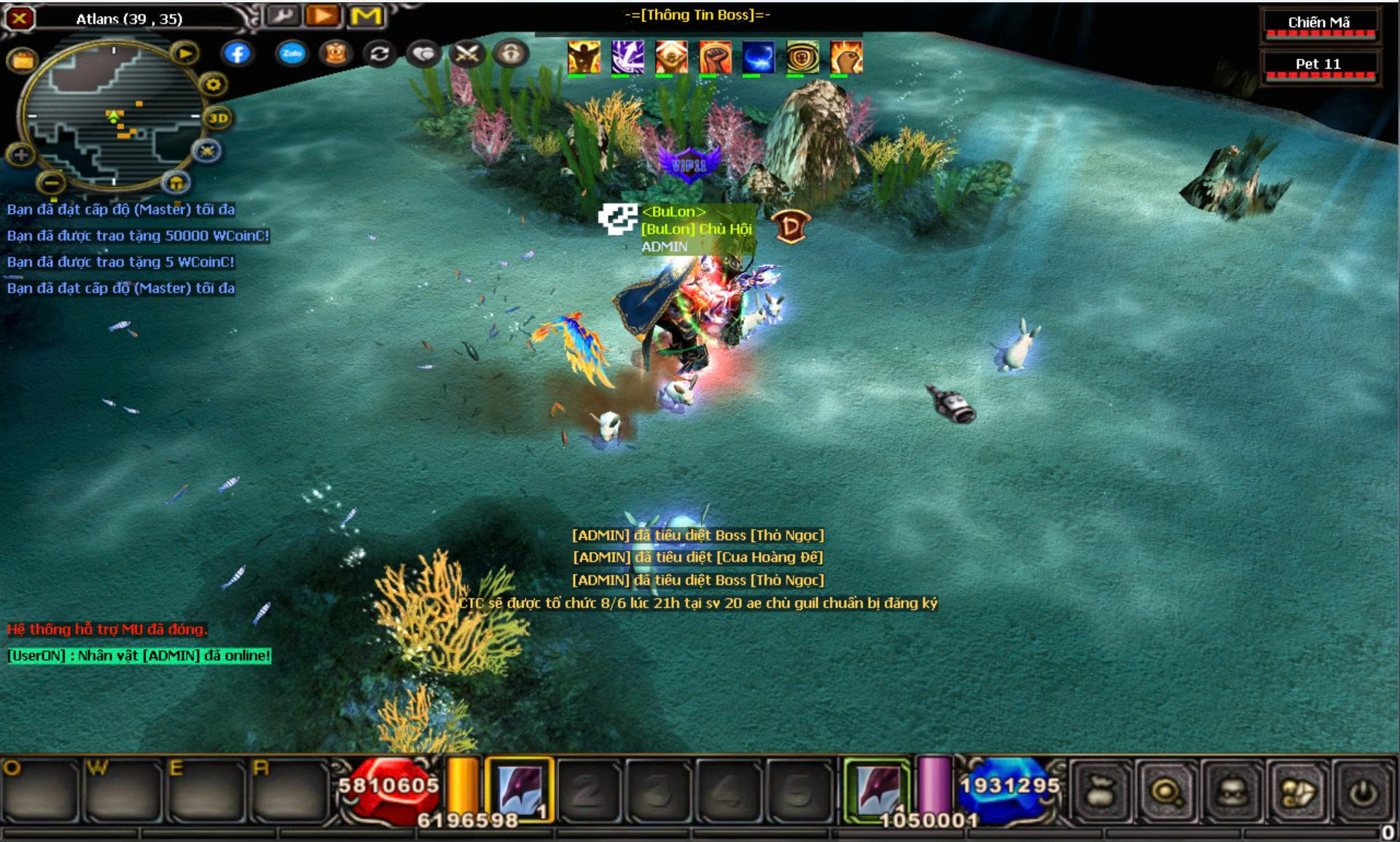
Task: Open the gear button beside the minimap
Action: [x=213, y=85]
